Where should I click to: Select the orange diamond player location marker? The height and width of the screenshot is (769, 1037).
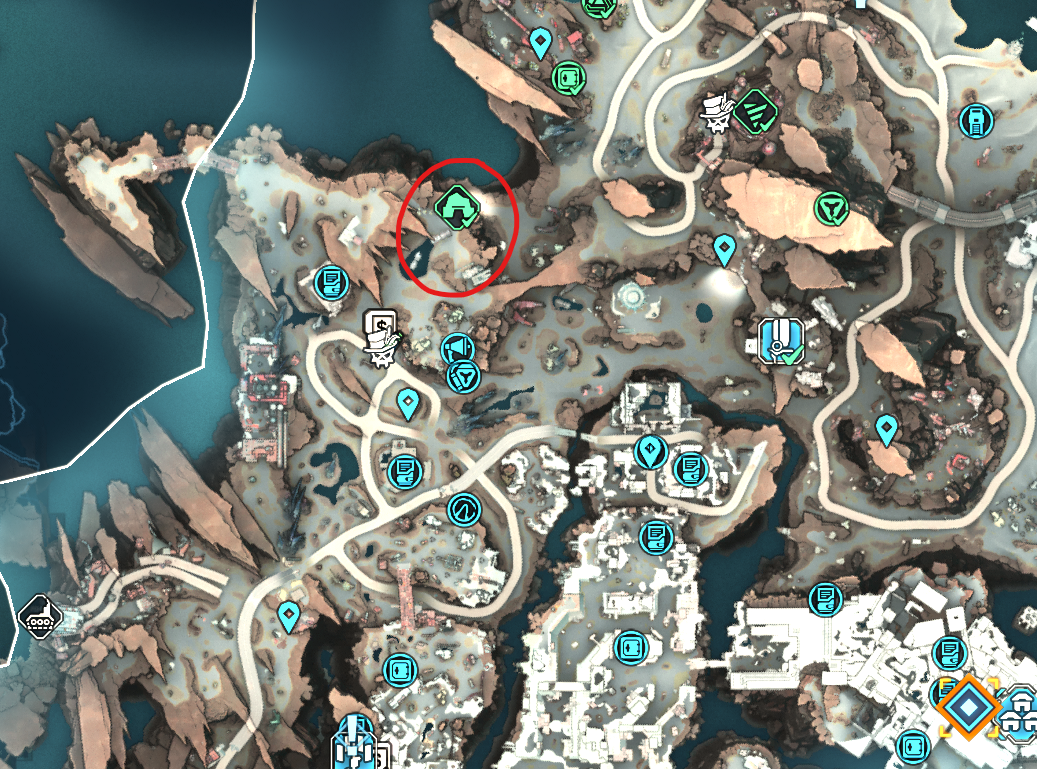click(x=968, y=707)
